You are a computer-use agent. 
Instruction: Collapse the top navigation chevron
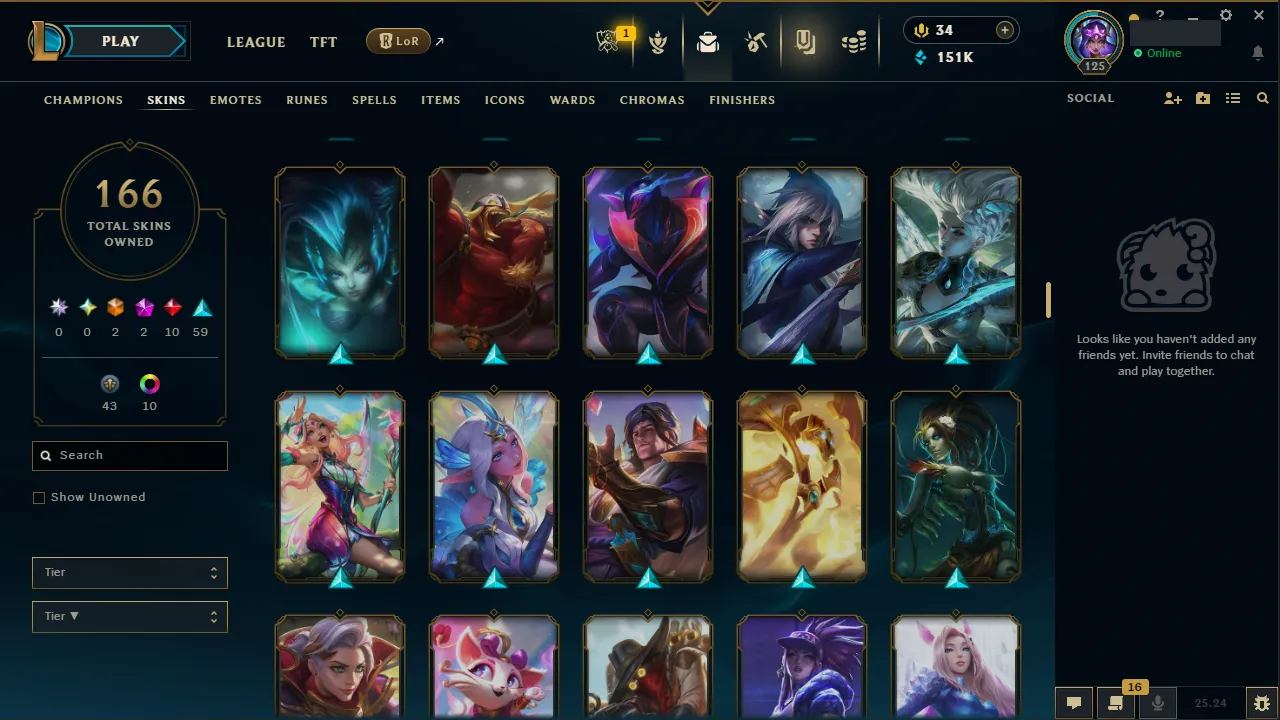tap(707, 6)
